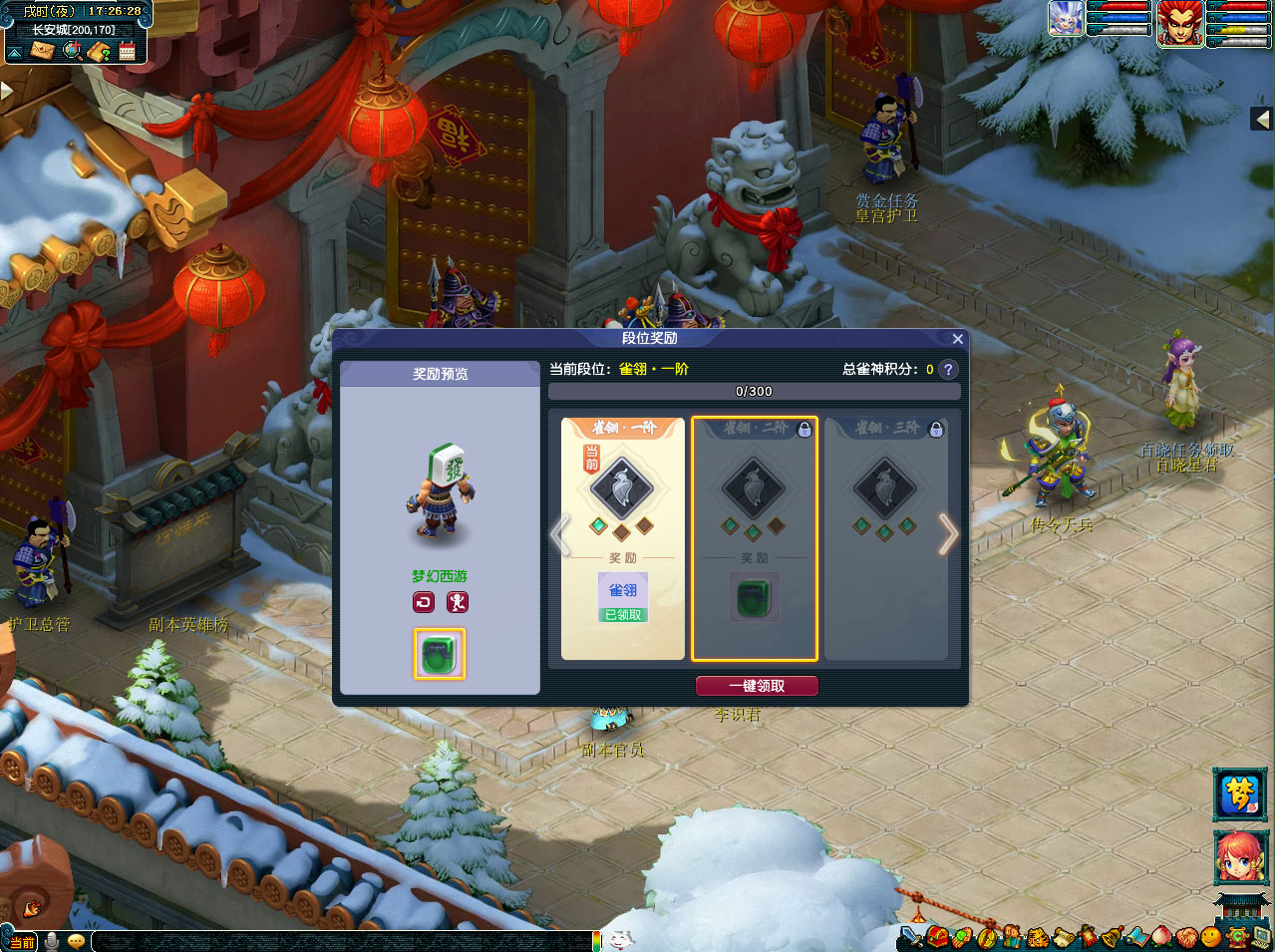
Task: Open the treasure chest bag icon
Action: tap(937, 937)
